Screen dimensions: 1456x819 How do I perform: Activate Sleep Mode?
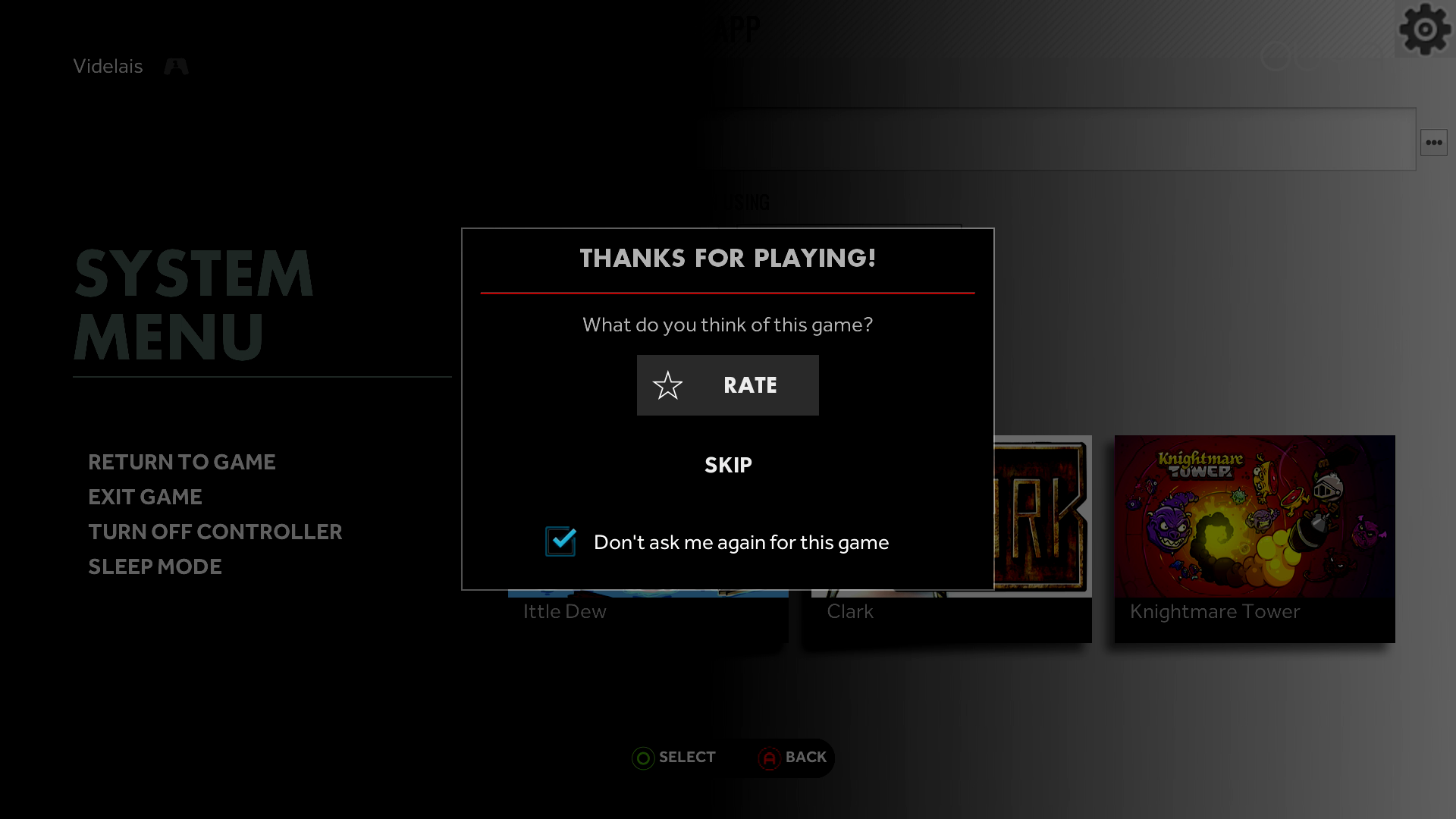(155, 566)
